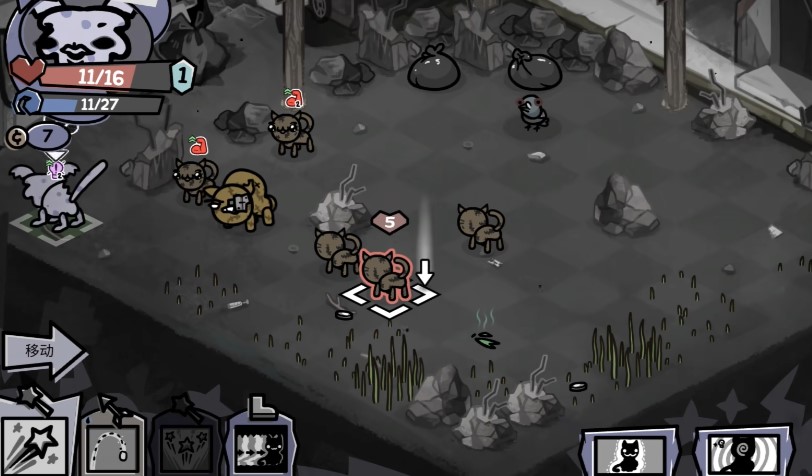Use the cat dash boot ability

point(260,443)
